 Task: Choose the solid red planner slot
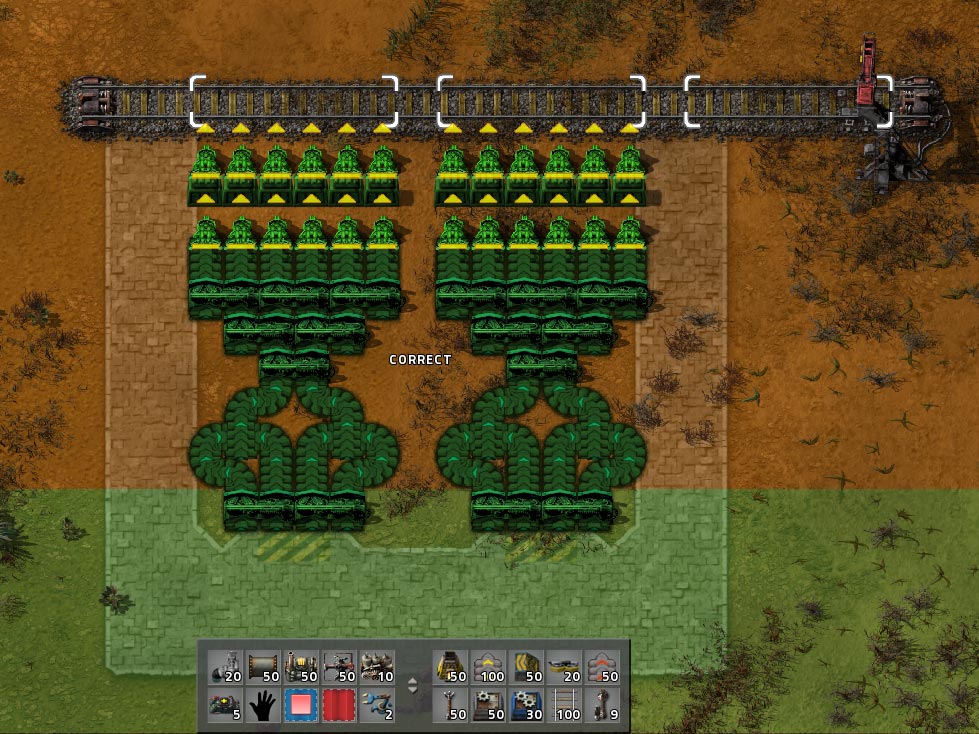coord(339,705)
